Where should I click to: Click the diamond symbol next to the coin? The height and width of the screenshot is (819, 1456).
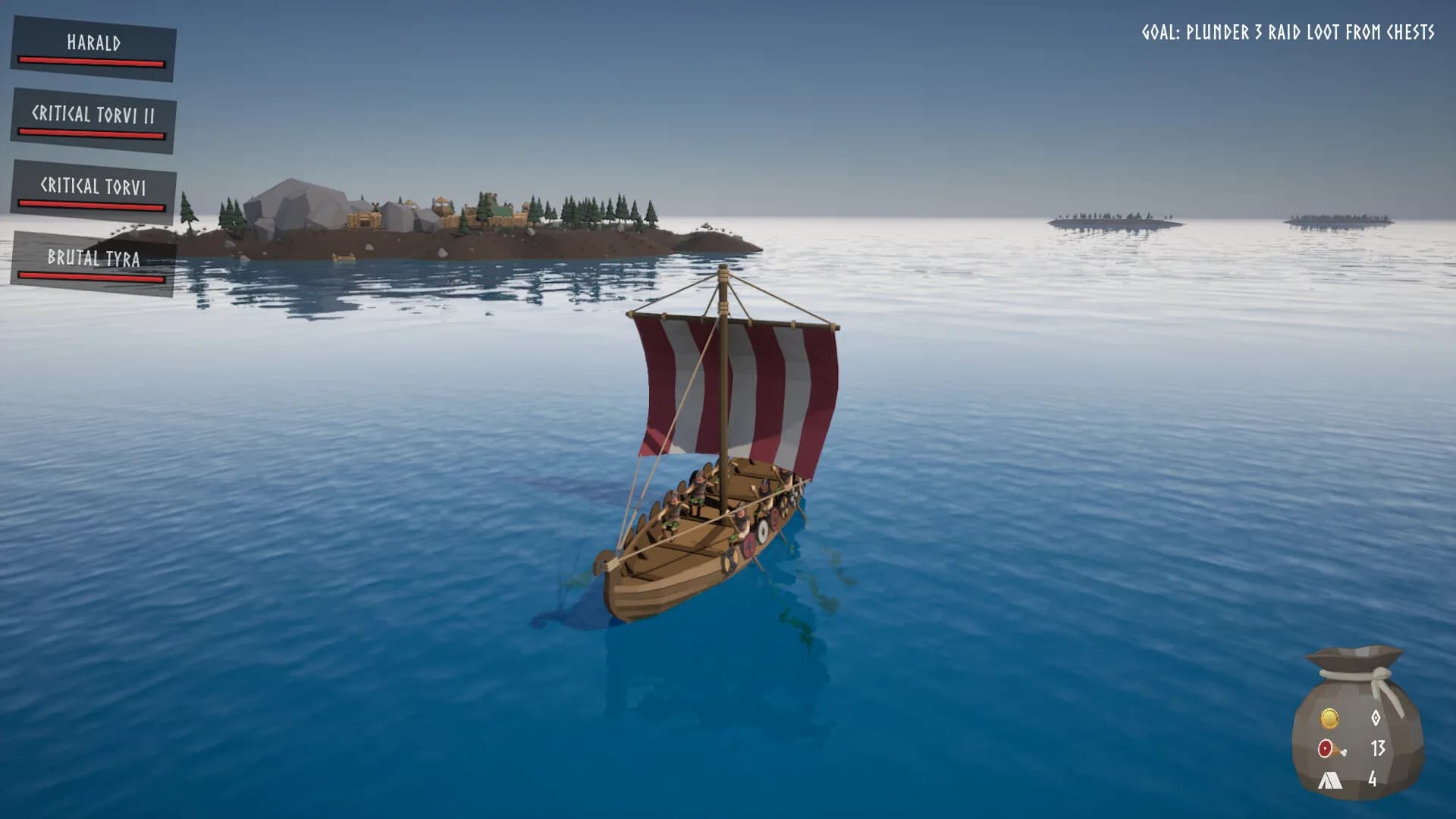(x=1376, y=718)
